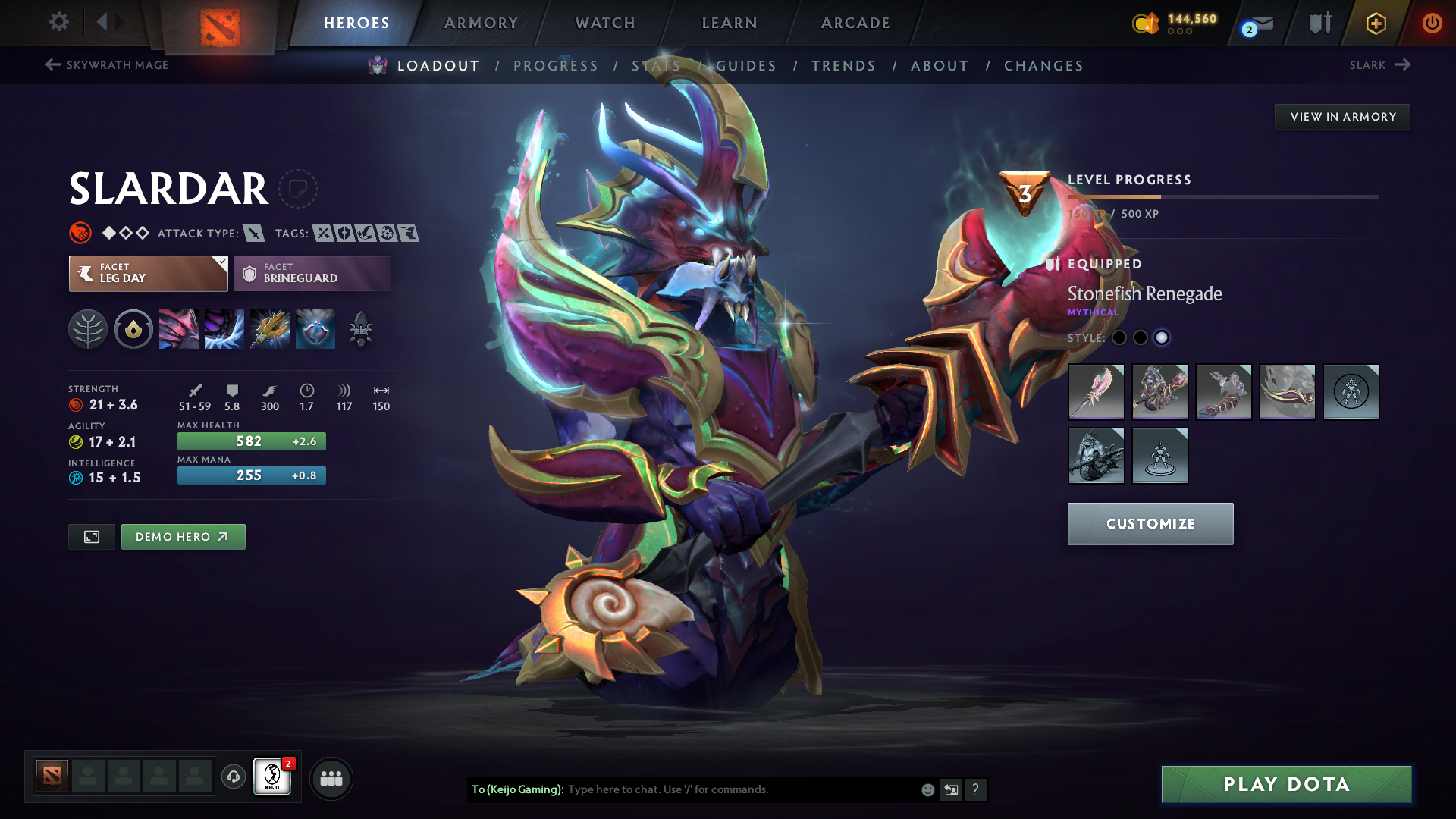Open the settings gear icon
This screenshot has width=1456, height=819.
click(59, 22)
